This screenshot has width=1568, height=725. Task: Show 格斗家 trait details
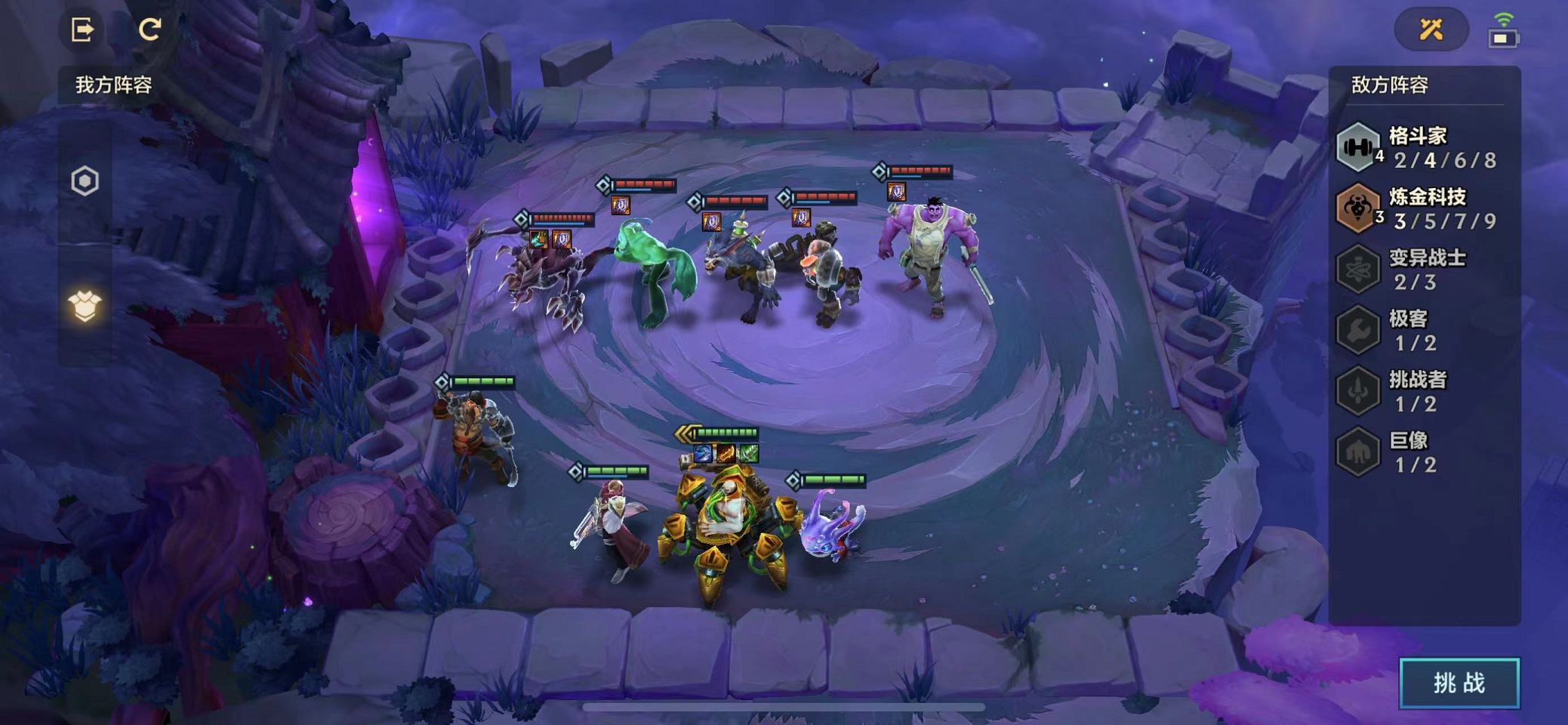coord(1418,147)
